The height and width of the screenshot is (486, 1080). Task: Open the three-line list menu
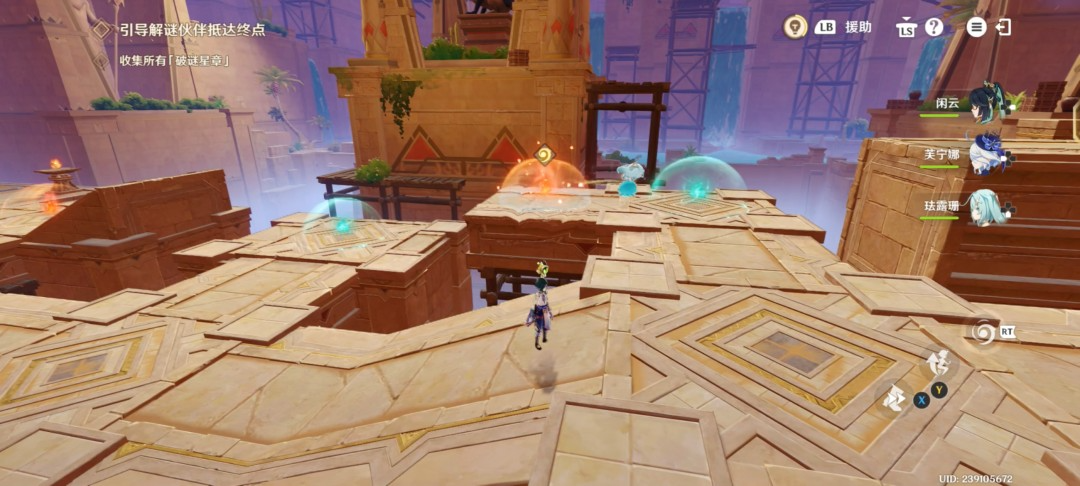976,27
